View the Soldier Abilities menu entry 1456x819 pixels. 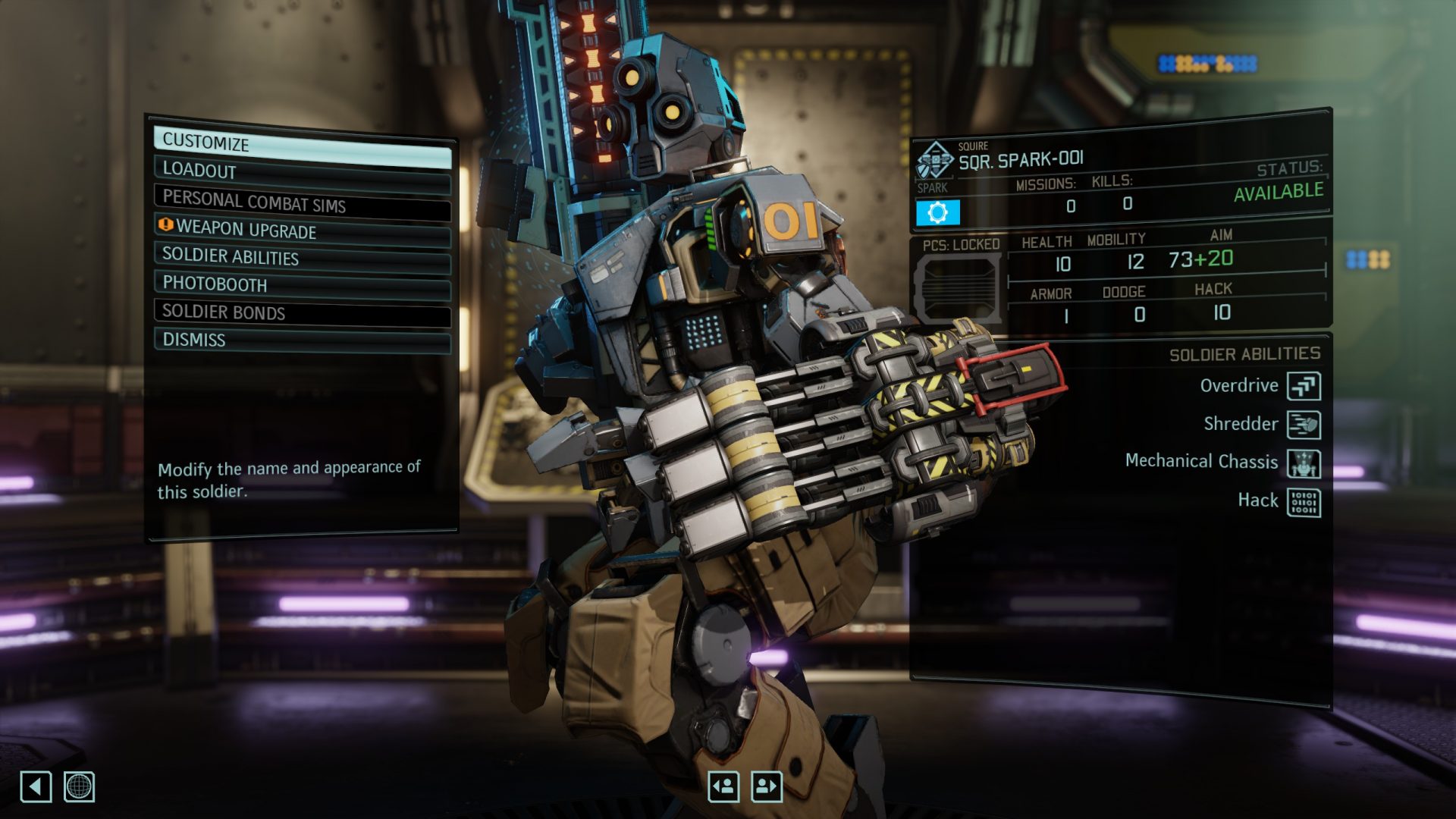coord(302,257)
